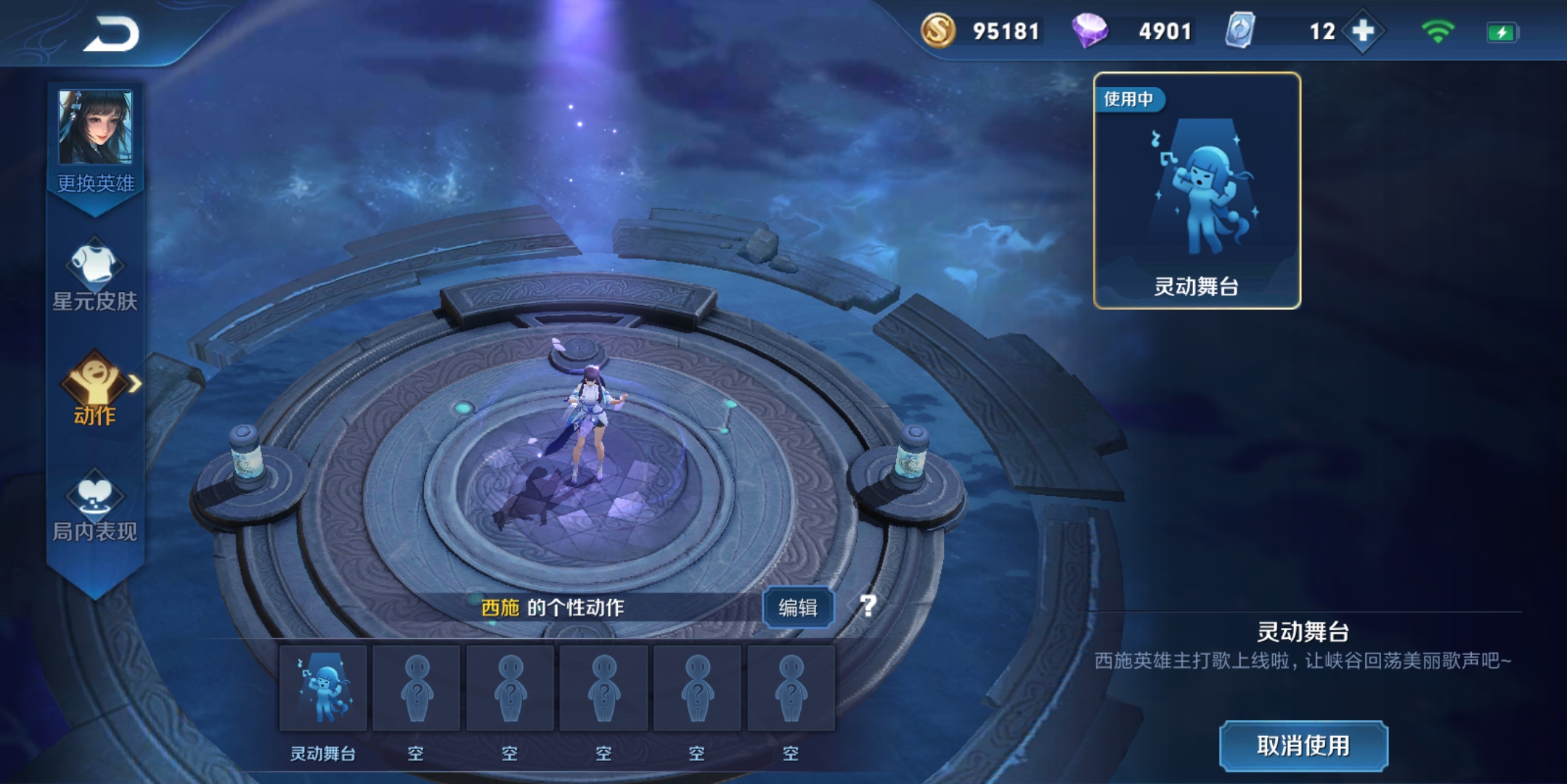Image resolution: width=1567 pixels, height=784 pixels.
Task: Tap the purple diamond currency icon
Action: 1089,31
